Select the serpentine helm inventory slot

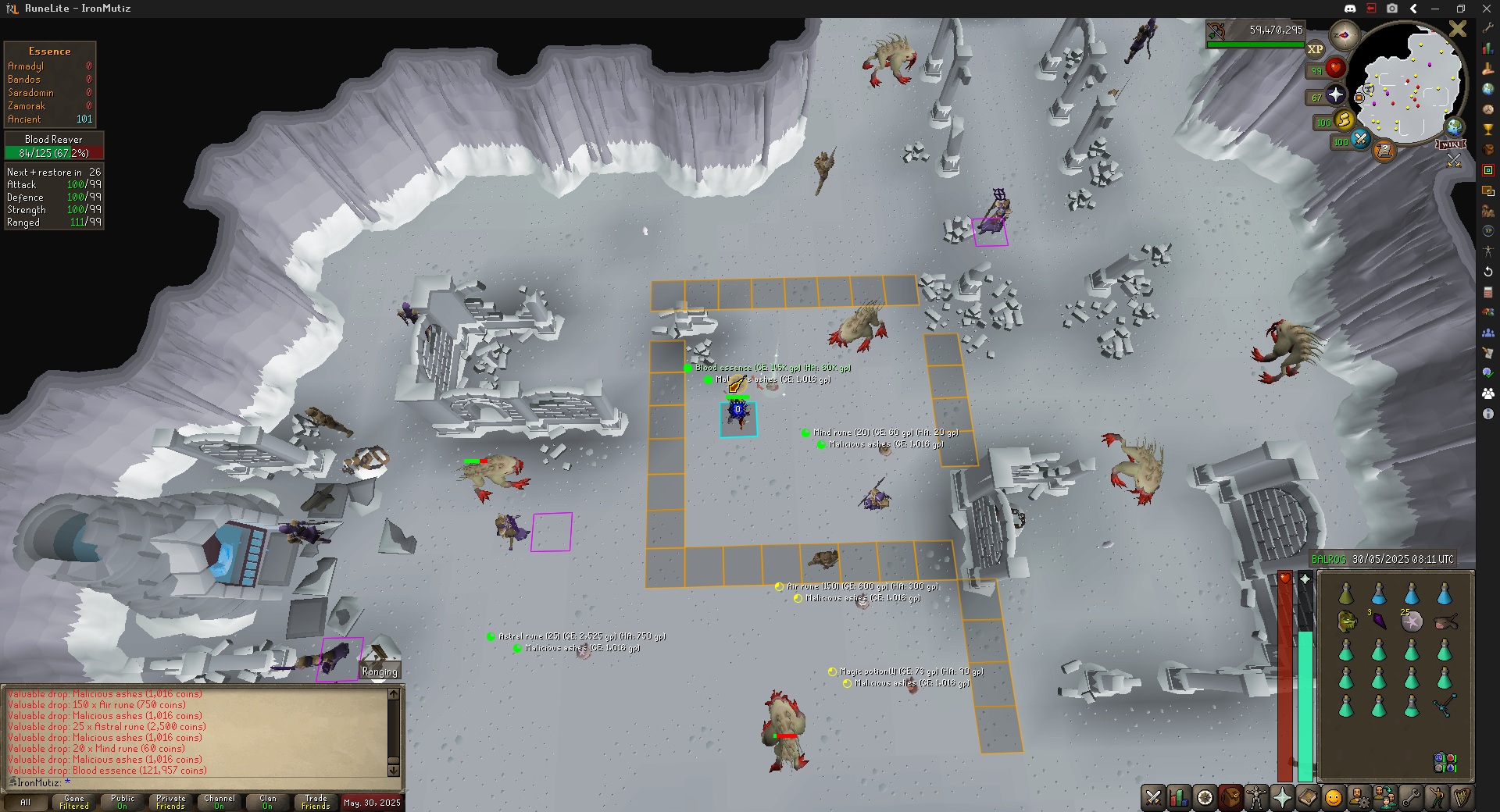pyautogui.click(x=1346, y=621)
